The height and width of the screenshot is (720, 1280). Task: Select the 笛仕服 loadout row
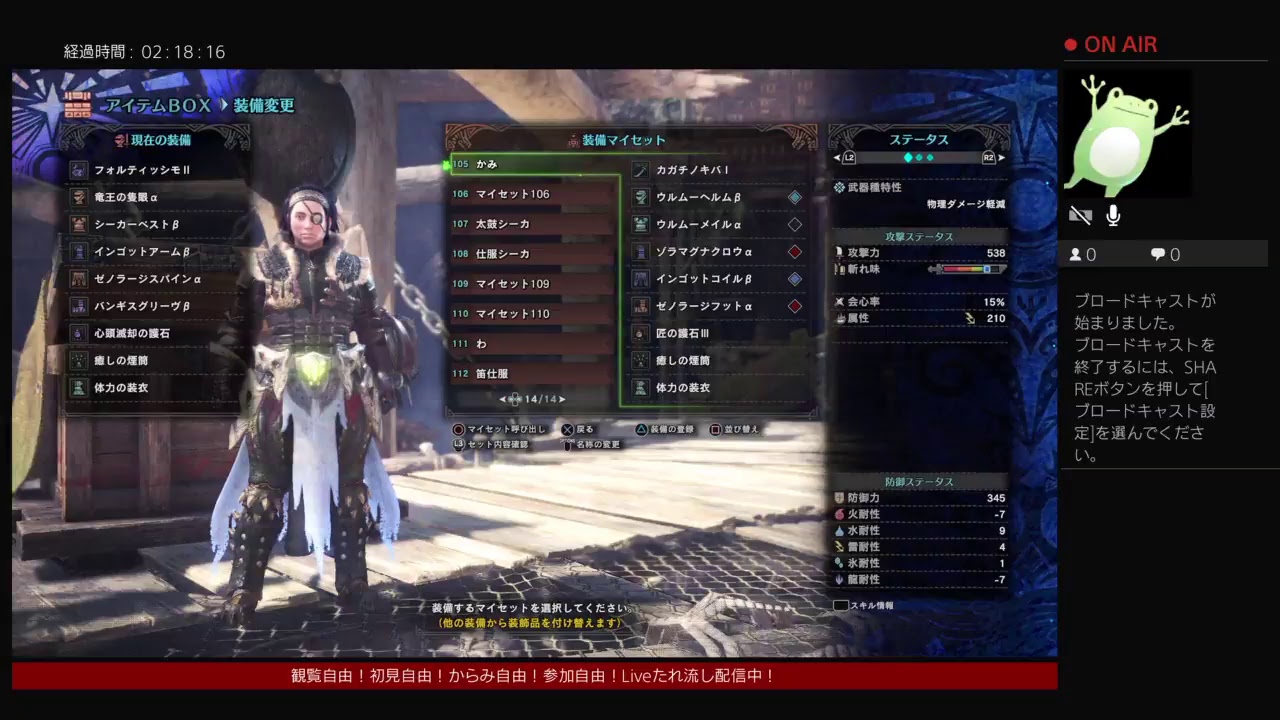pos(530,374)
